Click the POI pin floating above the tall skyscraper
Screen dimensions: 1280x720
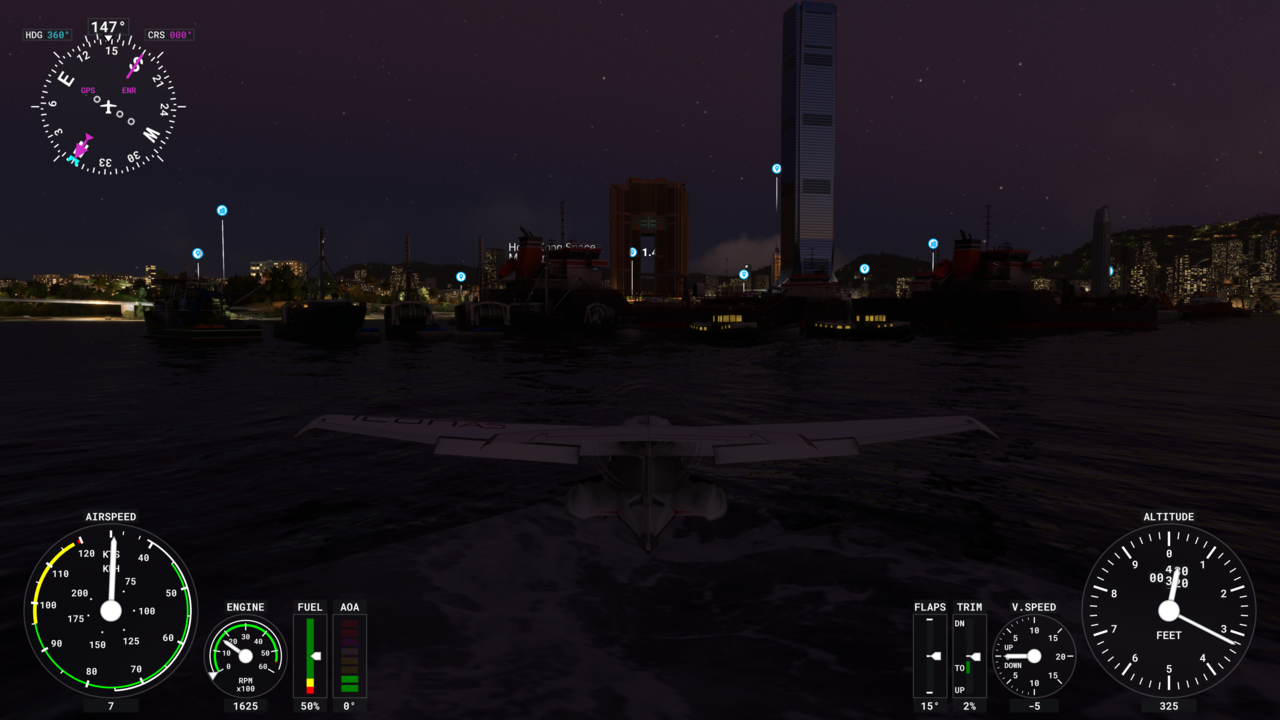[775, 168]
